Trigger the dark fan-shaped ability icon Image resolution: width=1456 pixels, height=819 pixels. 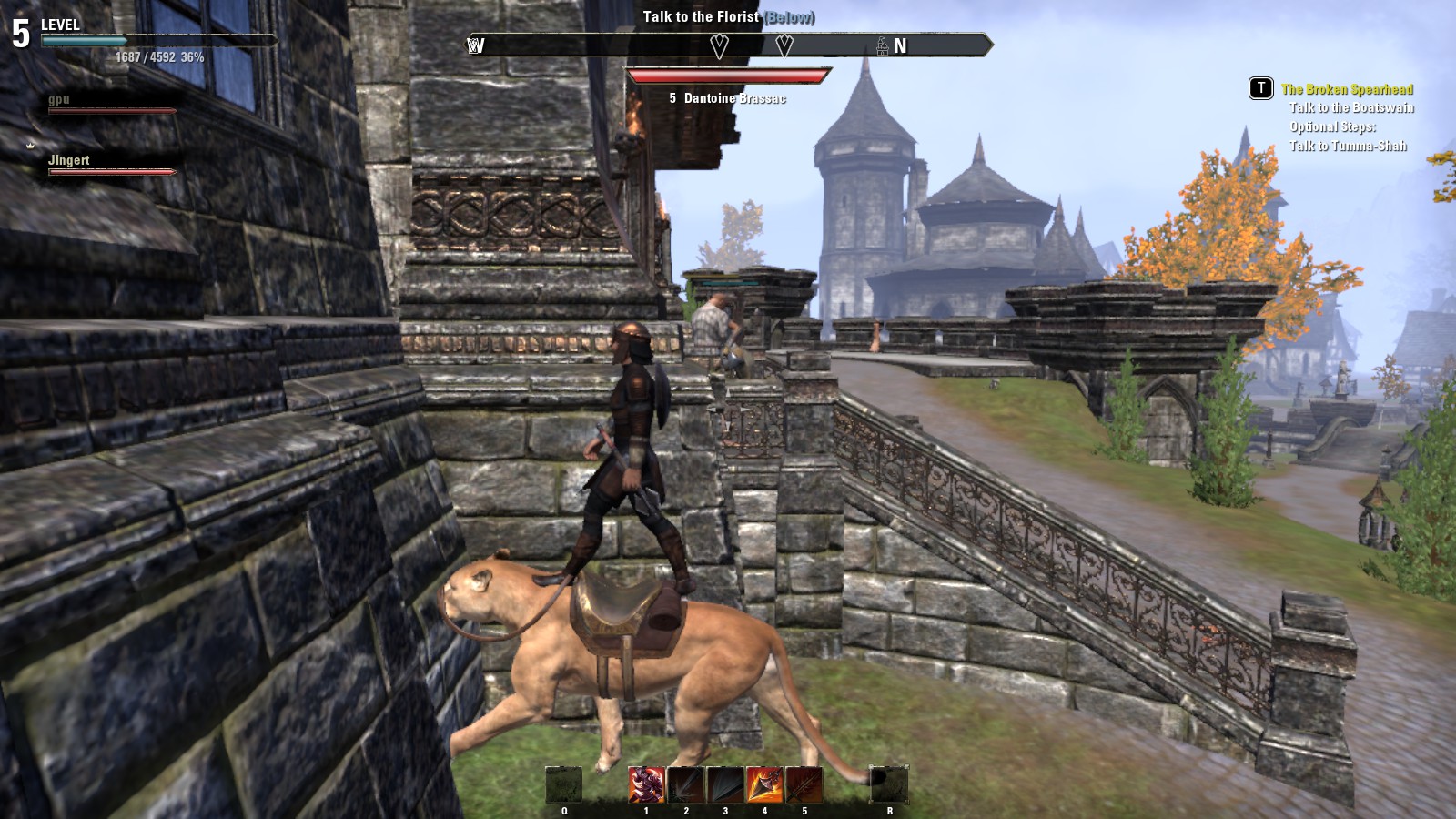click(725, 784)
